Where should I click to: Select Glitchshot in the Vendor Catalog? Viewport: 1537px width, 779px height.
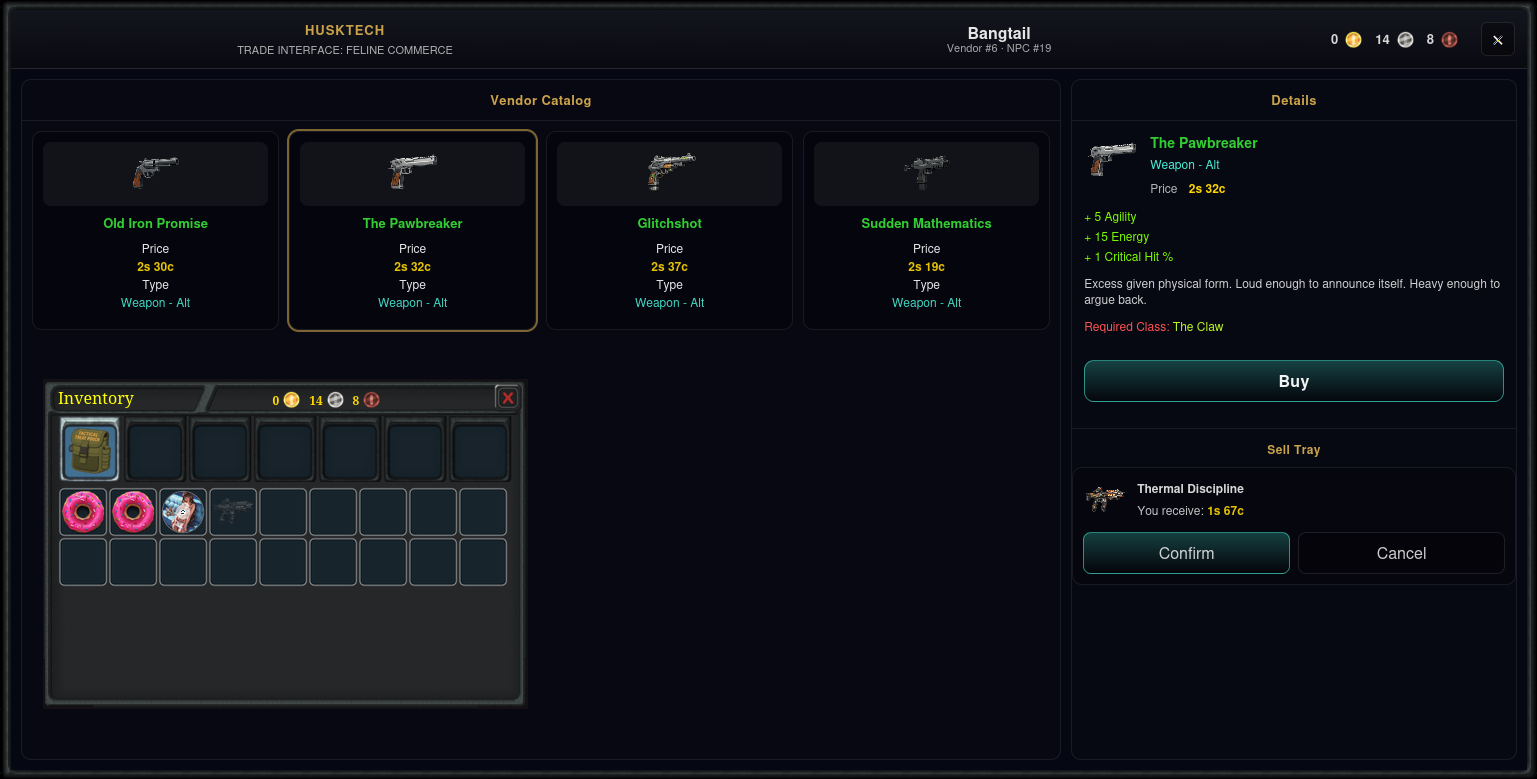[669, 230]
